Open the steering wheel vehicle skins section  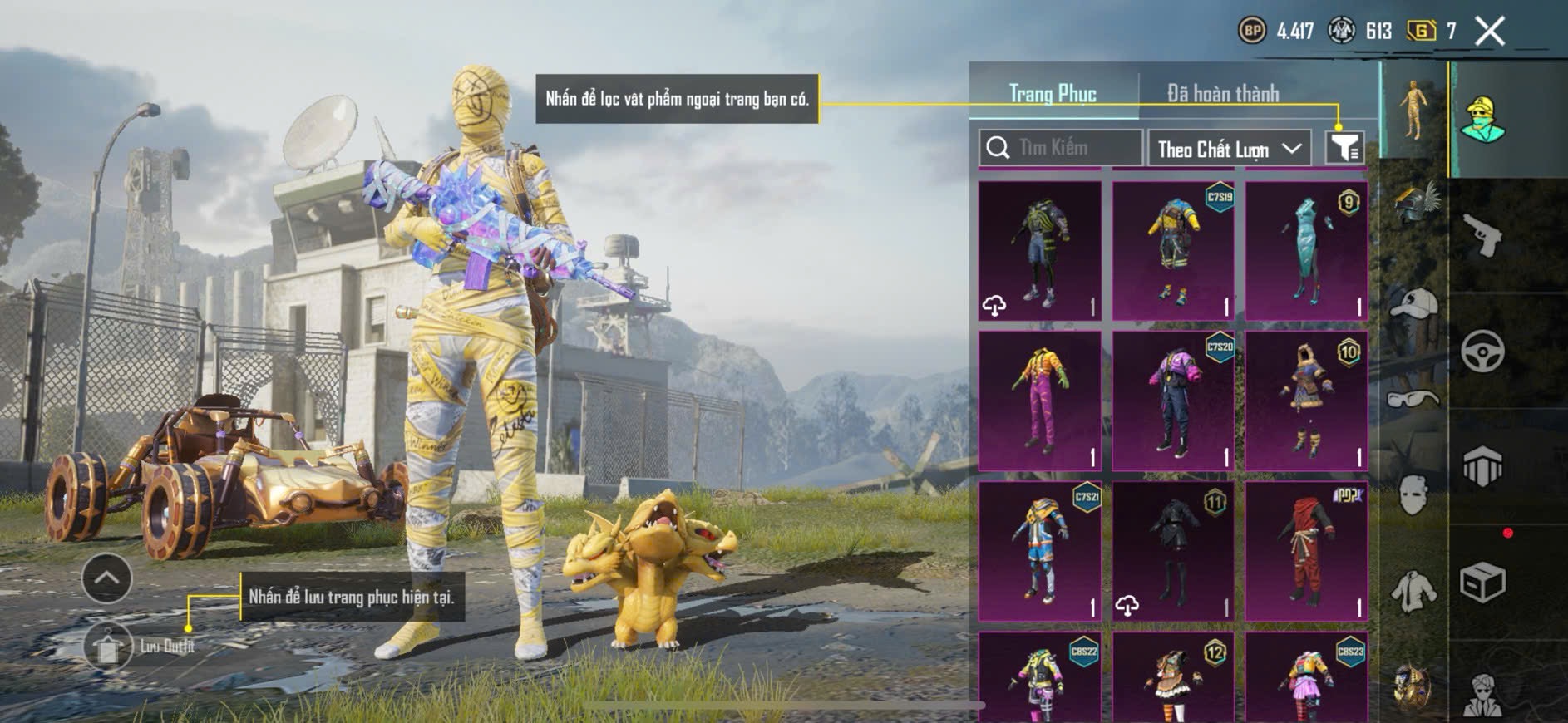pyautogui.click(x=1482, y=351)
